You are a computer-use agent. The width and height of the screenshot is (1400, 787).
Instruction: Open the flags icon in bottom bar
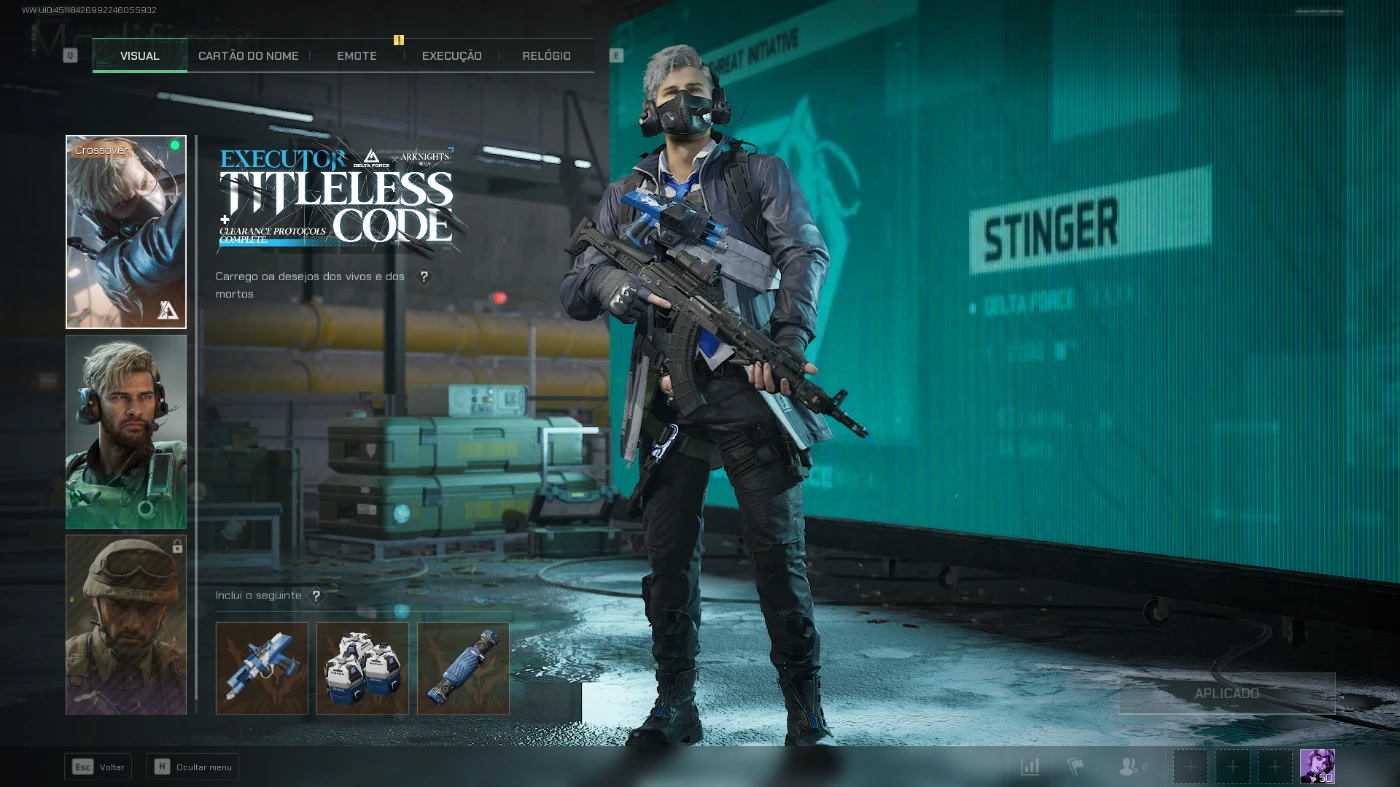coord(1076,767)
